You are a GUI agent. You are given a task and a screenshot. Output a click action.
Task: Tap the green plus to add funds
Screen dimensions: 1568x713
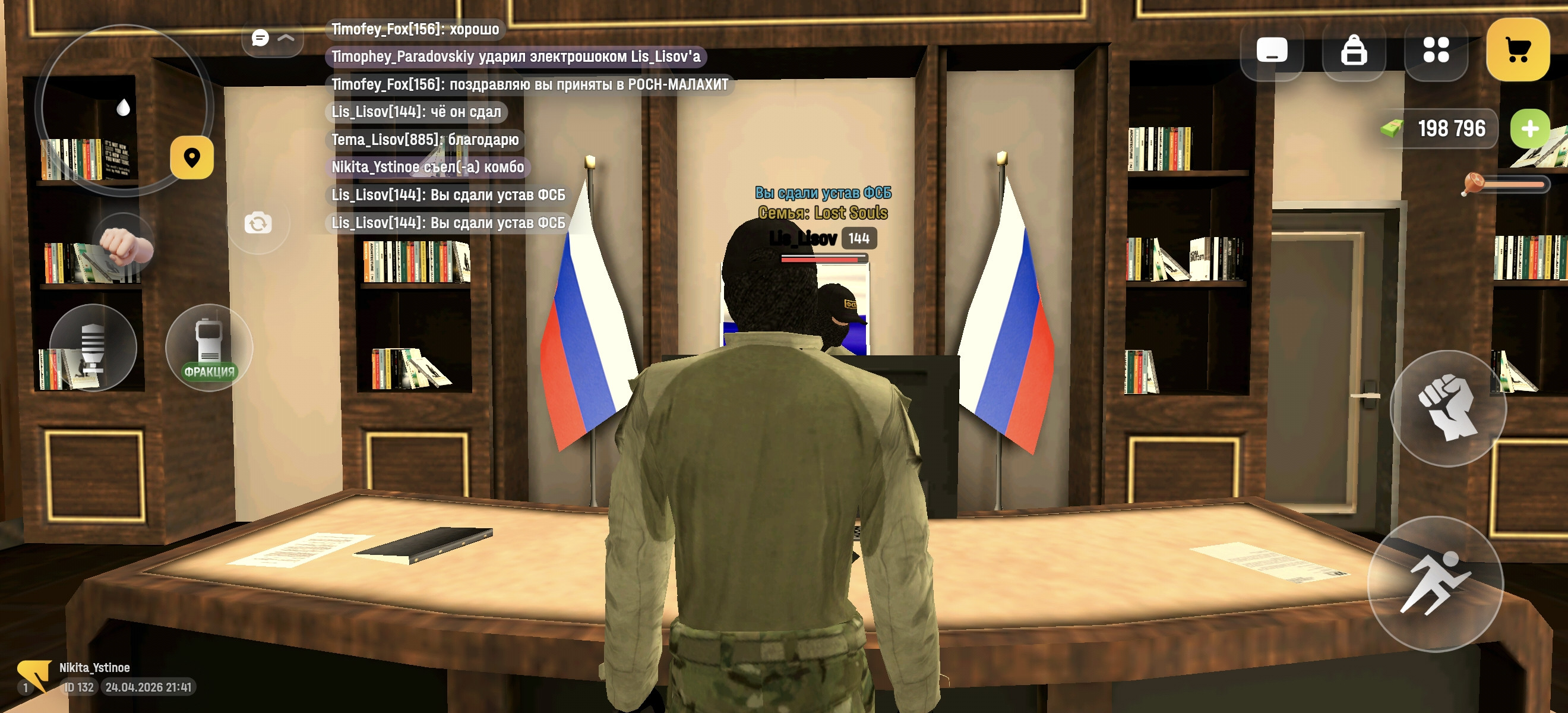[x=1529, y=128]
